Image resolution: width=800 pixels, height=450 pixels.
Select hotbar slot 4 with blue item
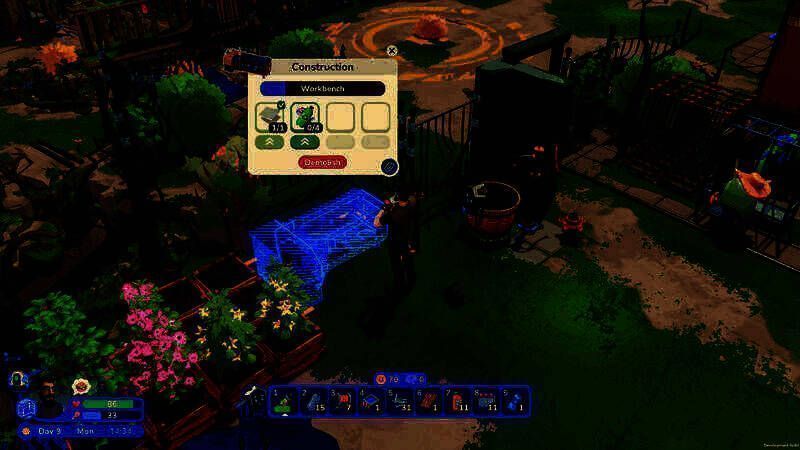tap(371, 401)
